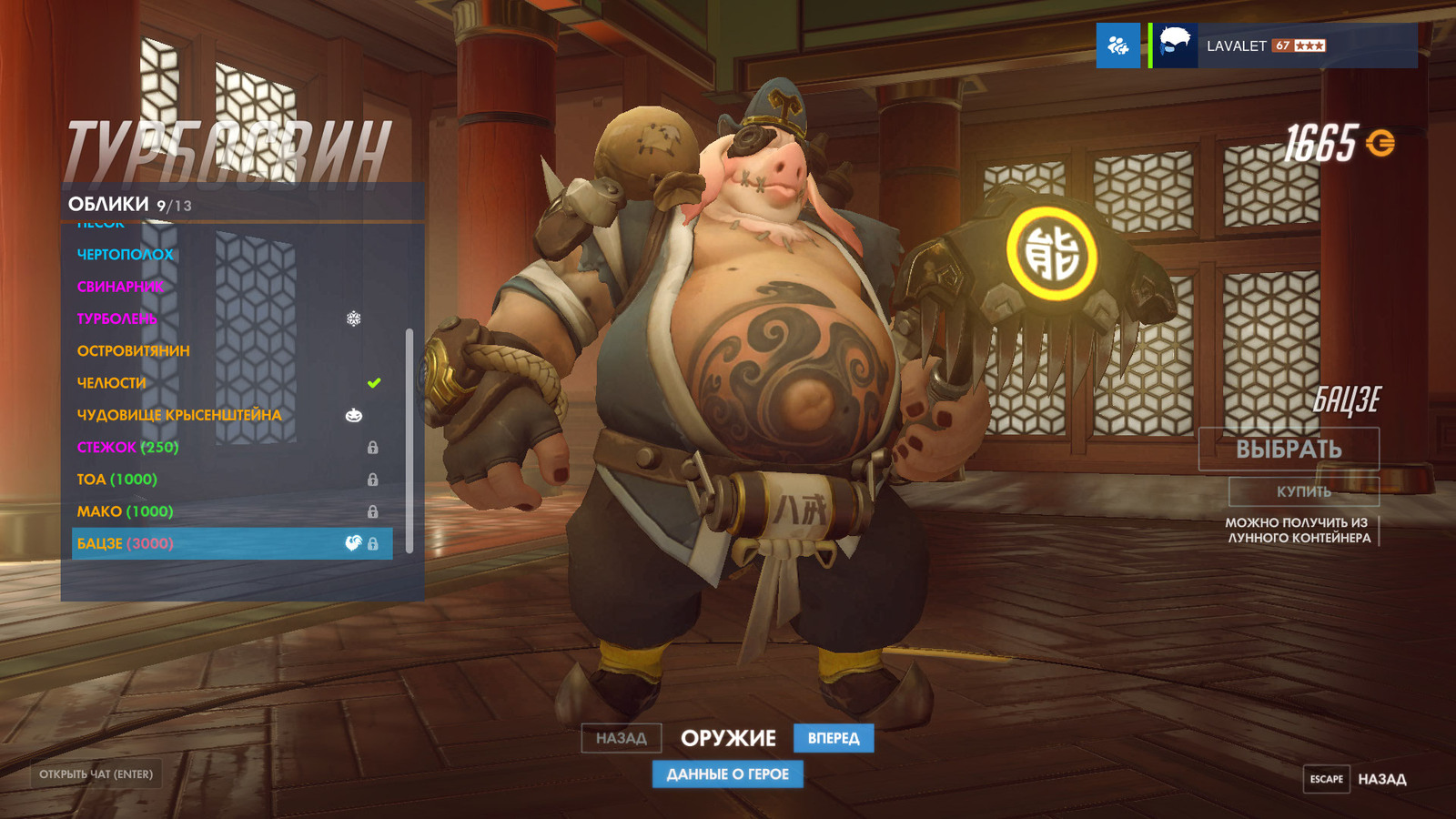This screenshot has height=819, width=1456.
Task: Click the Выбрать button
Action: click(x=1289, y=449)
